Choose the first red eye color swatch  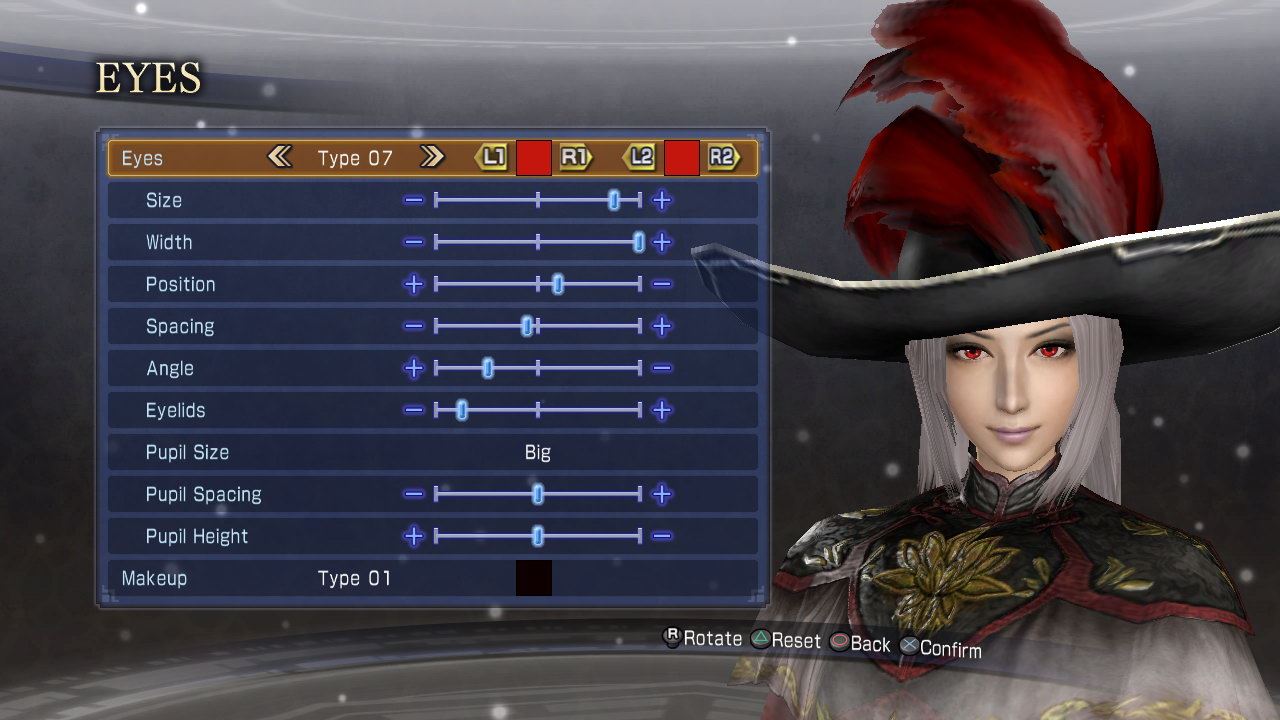534,158
